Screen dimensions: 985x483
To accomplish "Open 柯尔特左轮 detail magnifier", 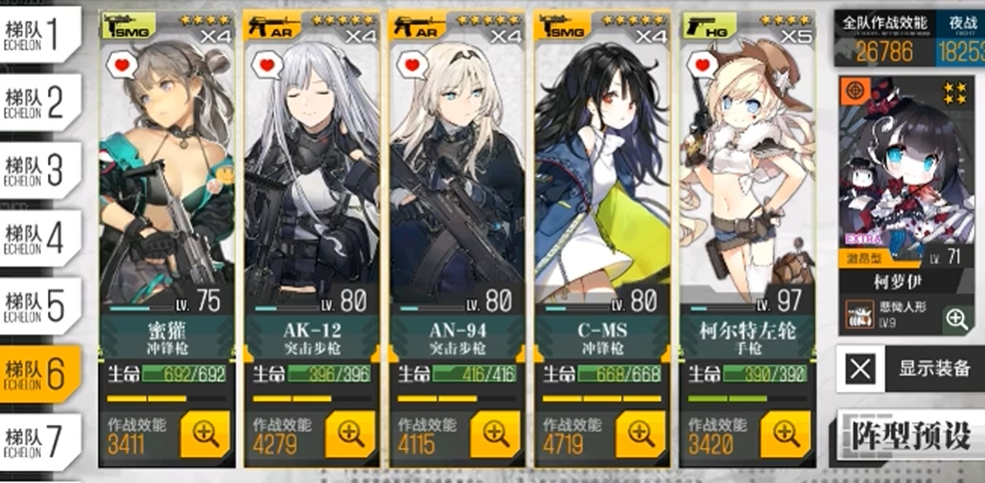I will point(786,433).
